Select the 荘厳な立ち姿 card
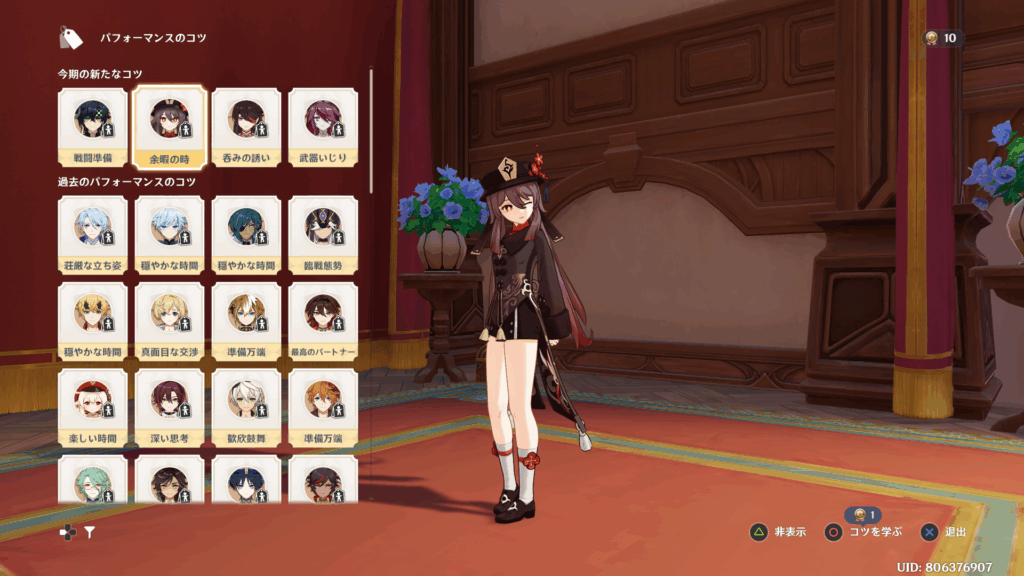Screen dimensions: 1024x576 (x=93, y=235)
